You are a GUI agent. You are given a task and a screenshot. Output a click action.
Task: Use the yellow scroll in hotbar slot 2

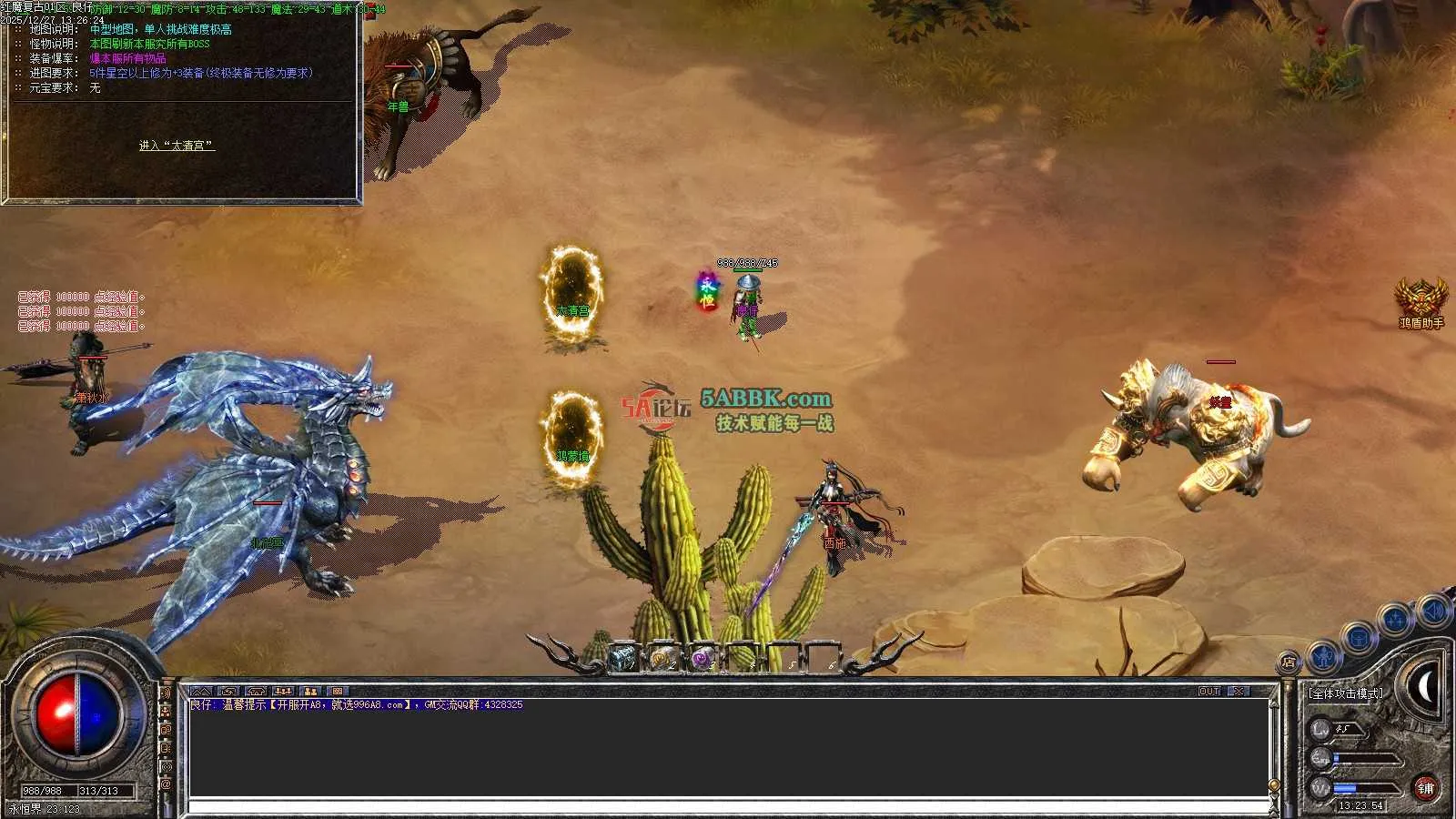pos(662,657)
